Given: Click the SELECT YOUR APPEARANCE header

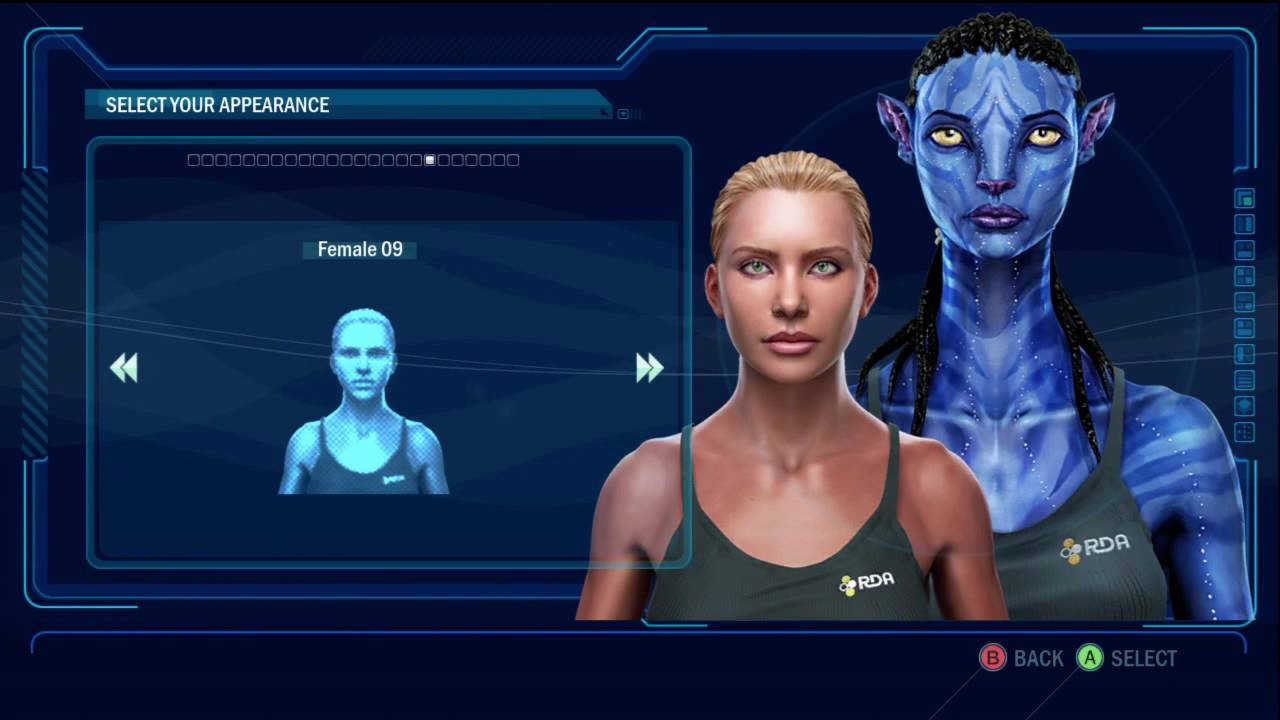Looking at the screenshot, I should (217, 105).
